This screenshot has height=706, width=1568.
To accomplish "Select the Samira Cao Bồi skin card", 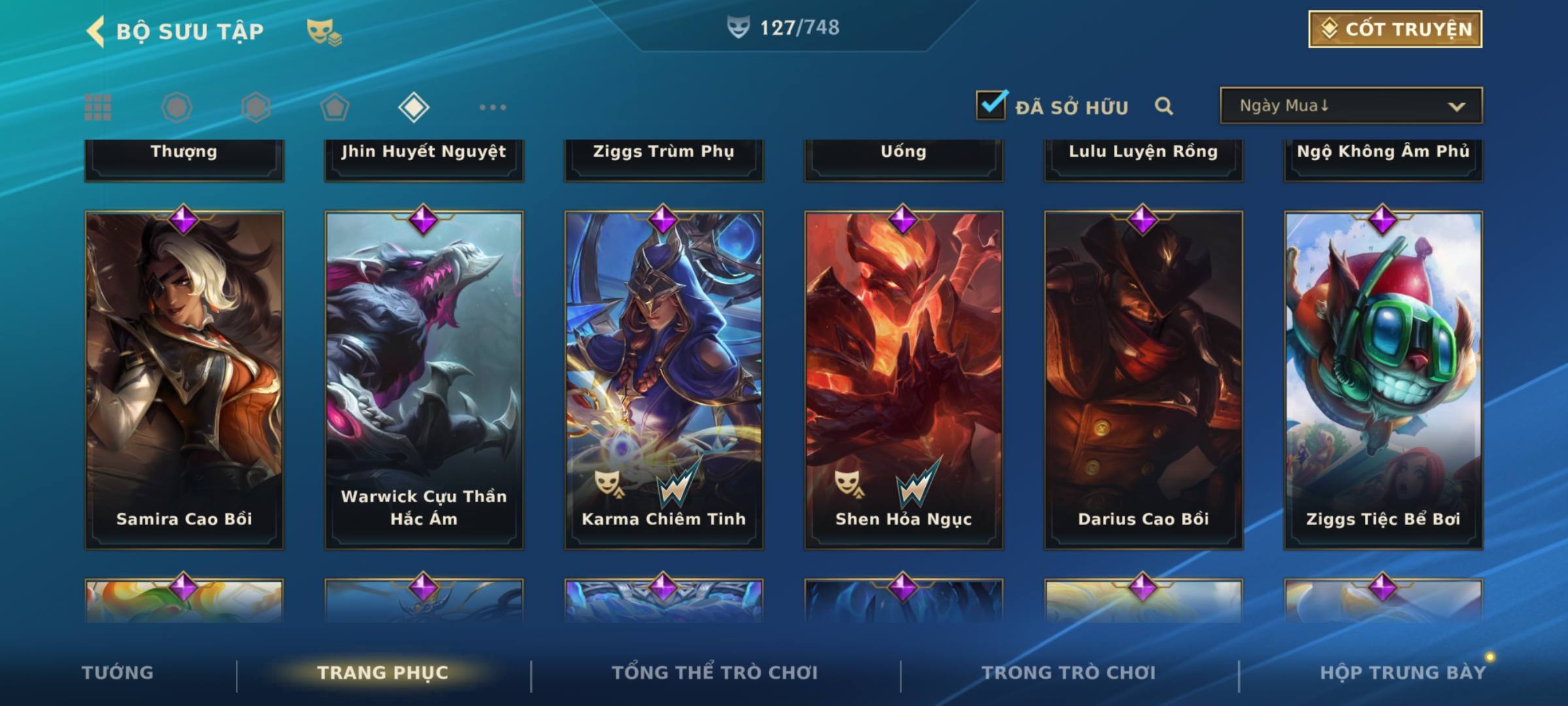I will click(184, 379).
